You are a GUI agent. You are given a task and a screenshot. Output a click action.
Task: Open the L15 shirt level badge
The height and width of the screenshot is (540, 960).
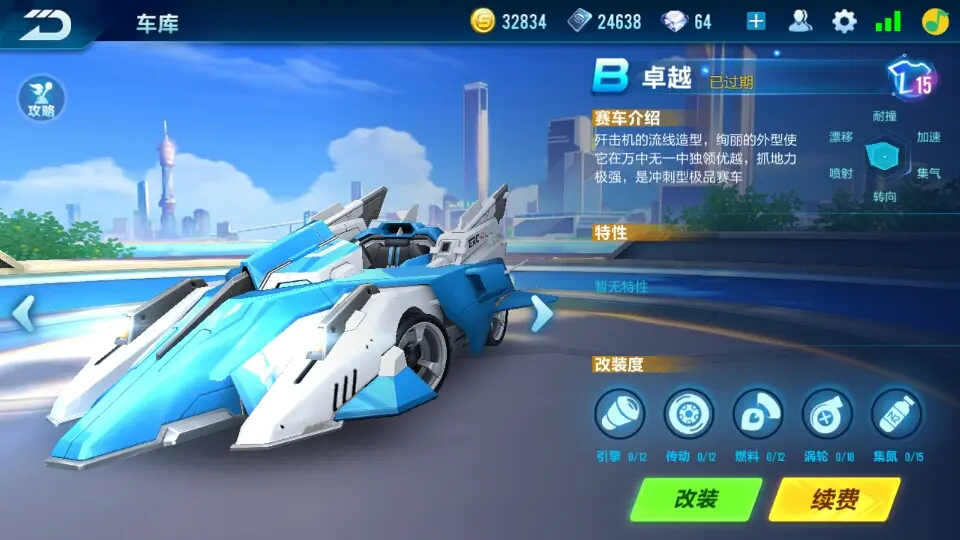tap(911, 82)
